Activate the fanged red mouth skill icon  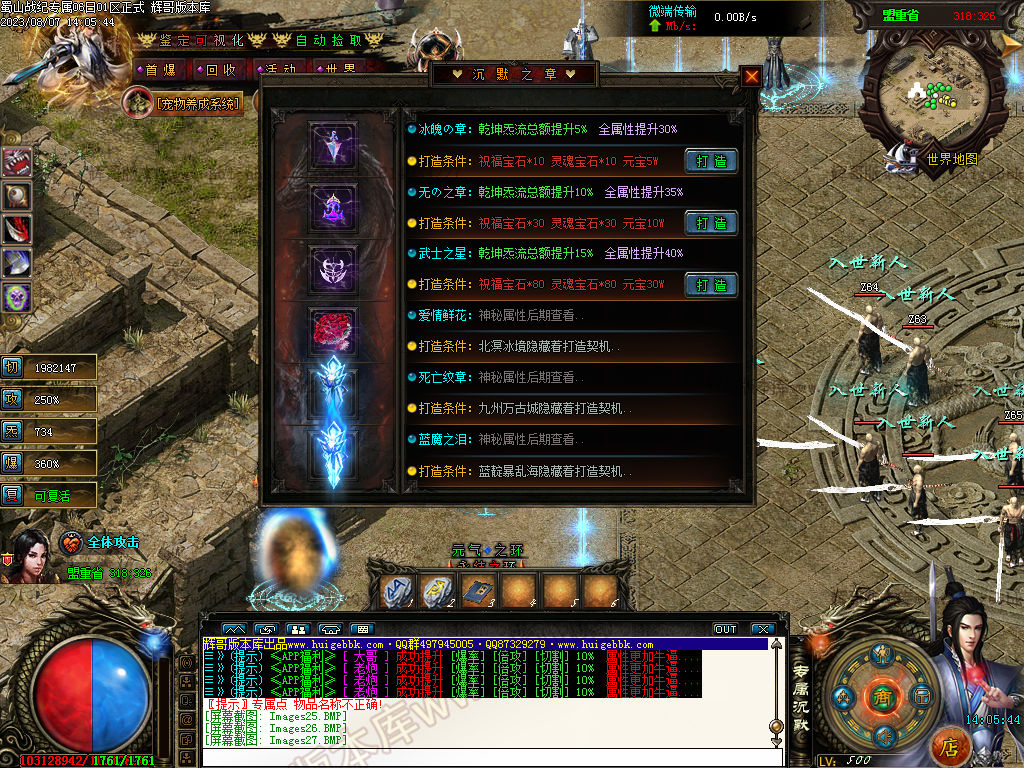click(x=17, y=162)
